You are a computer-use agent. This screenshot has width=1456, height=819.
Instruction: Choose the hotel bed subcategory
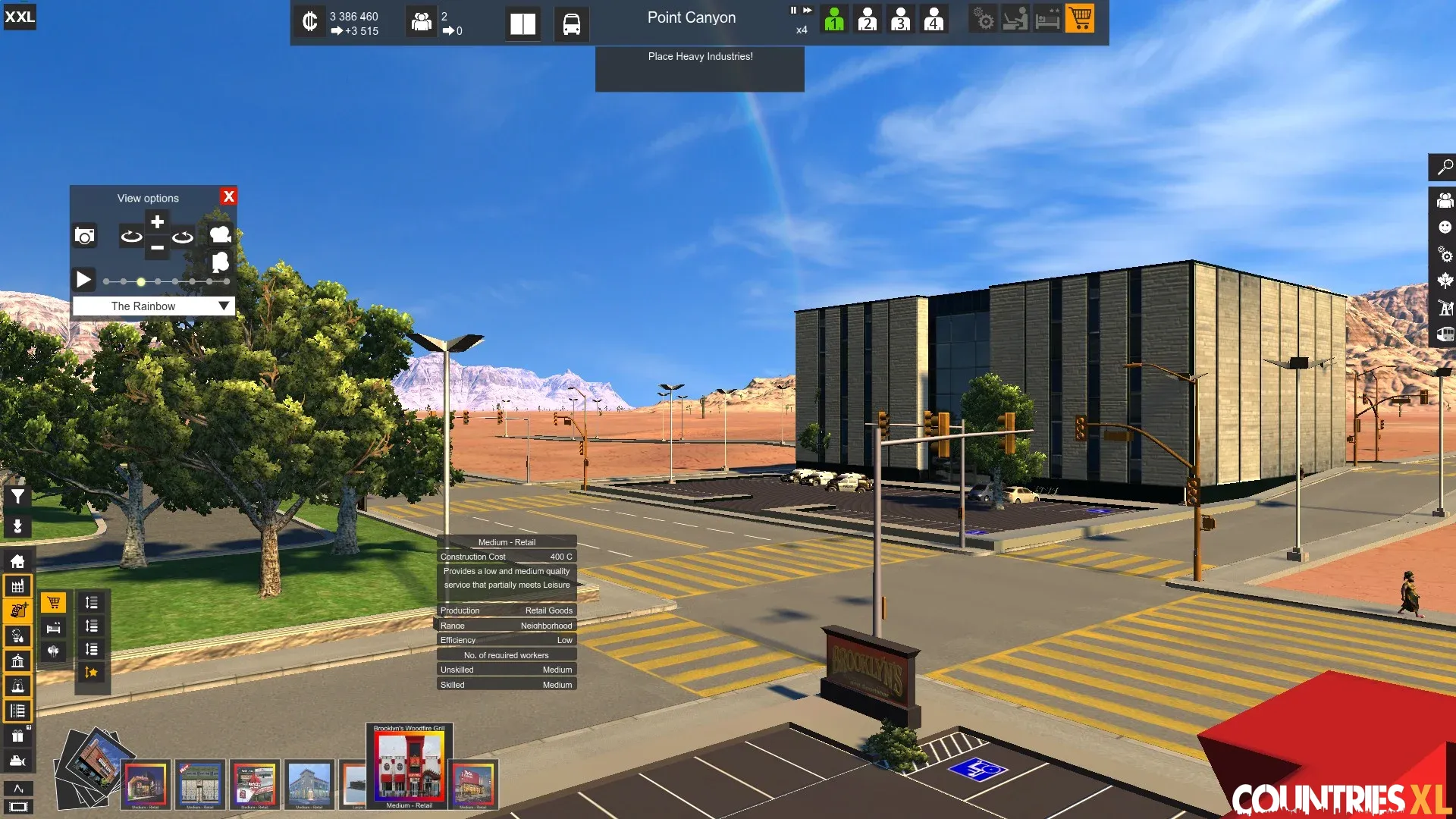click(53, 627)
